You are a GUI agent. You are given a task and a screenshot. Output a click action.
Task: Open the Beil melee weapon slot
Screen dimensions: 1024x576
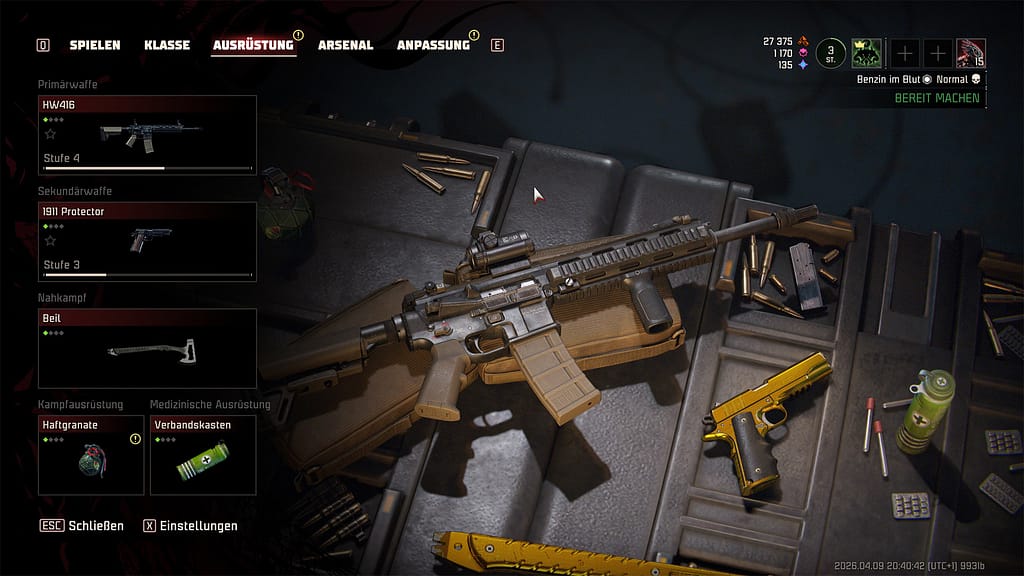pyautogui.click(x=147, y=348)
